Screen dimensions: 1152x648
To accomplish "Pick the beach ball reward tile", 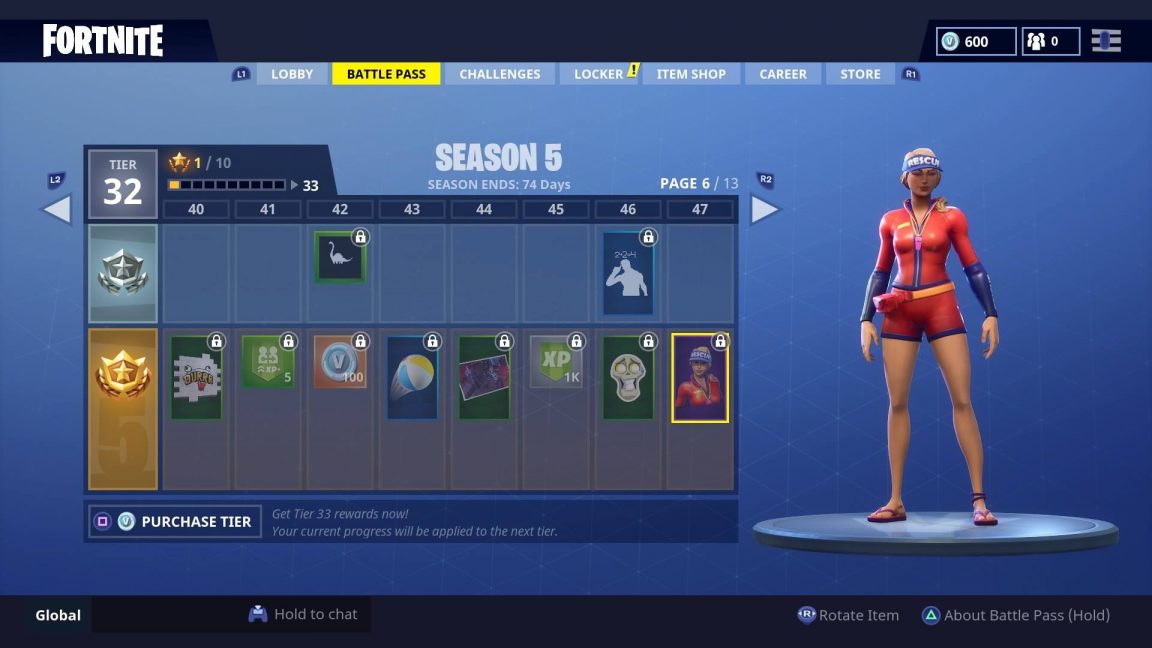I will click(x=412, y=377).
